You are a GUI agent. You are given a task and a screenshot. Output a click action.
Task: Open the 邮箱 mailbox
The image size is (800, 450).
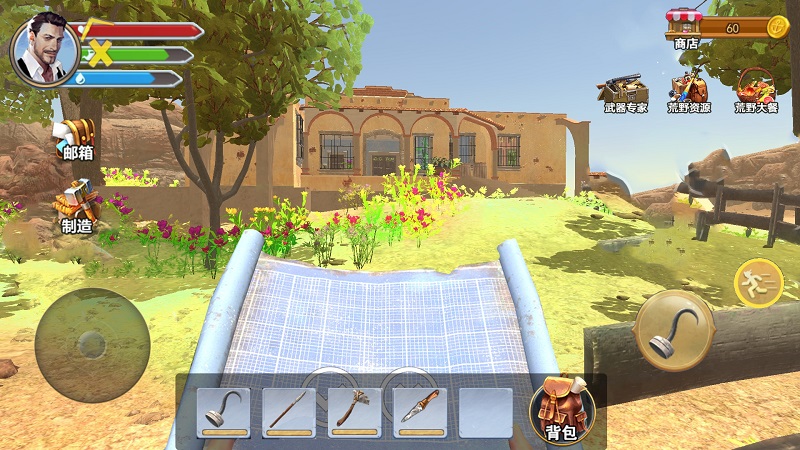pyautogui.click(x=76, y=138)
